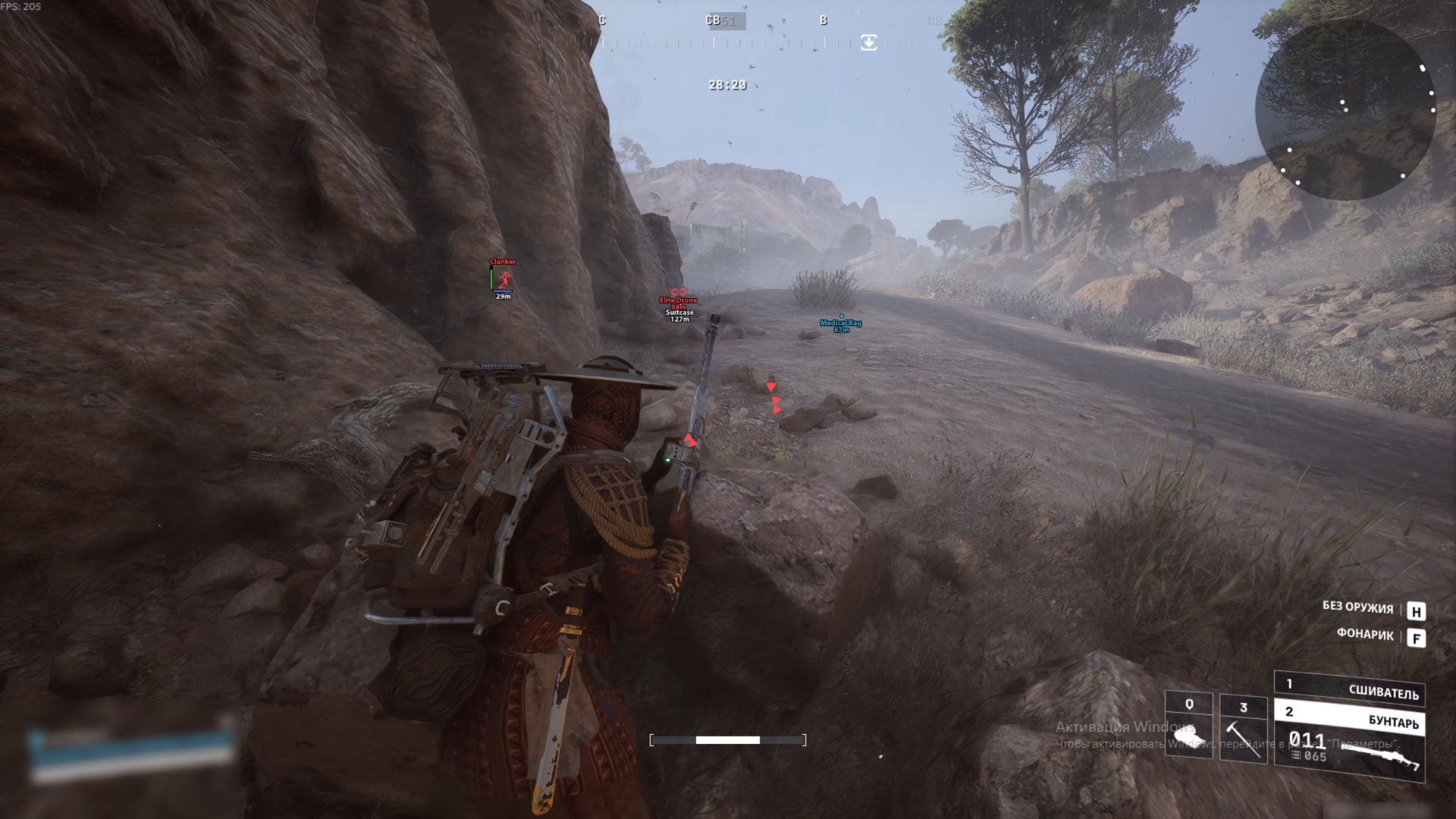Choose the pickaxe tool slot

(1243, 729)
